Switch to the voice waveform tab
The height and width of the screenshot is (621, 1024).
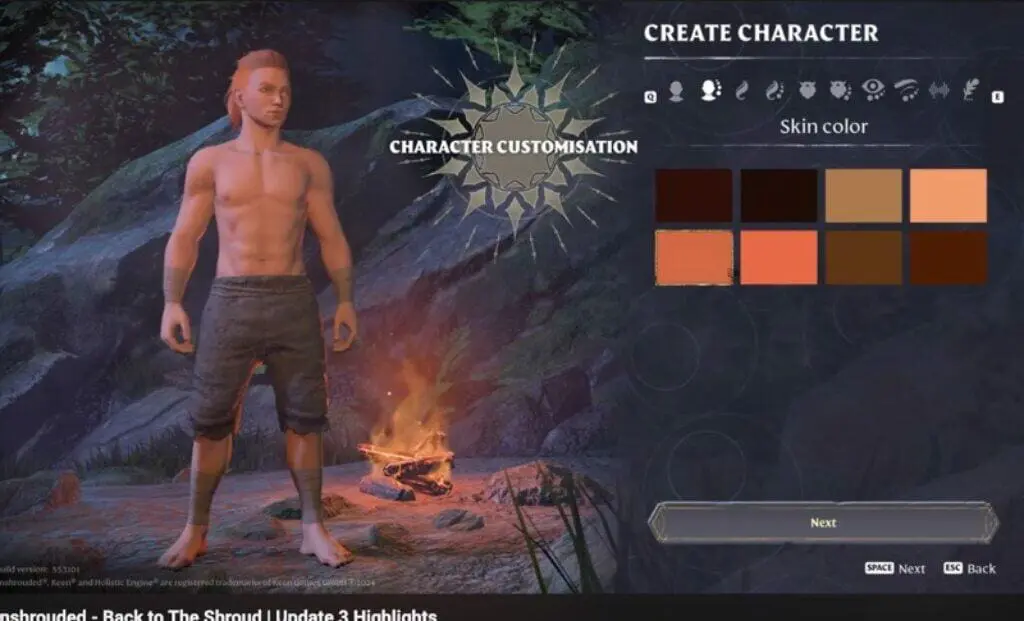click(938, 91)
